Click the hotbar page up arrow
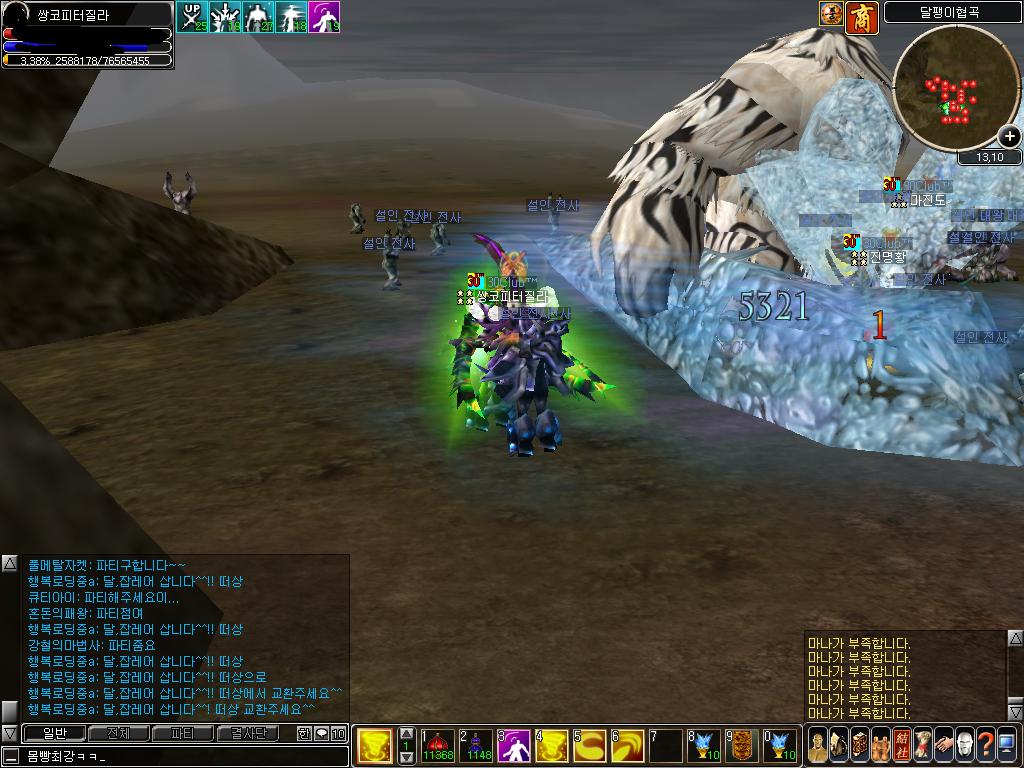Viewport: 1024px width, 768px height. (406, 732)
